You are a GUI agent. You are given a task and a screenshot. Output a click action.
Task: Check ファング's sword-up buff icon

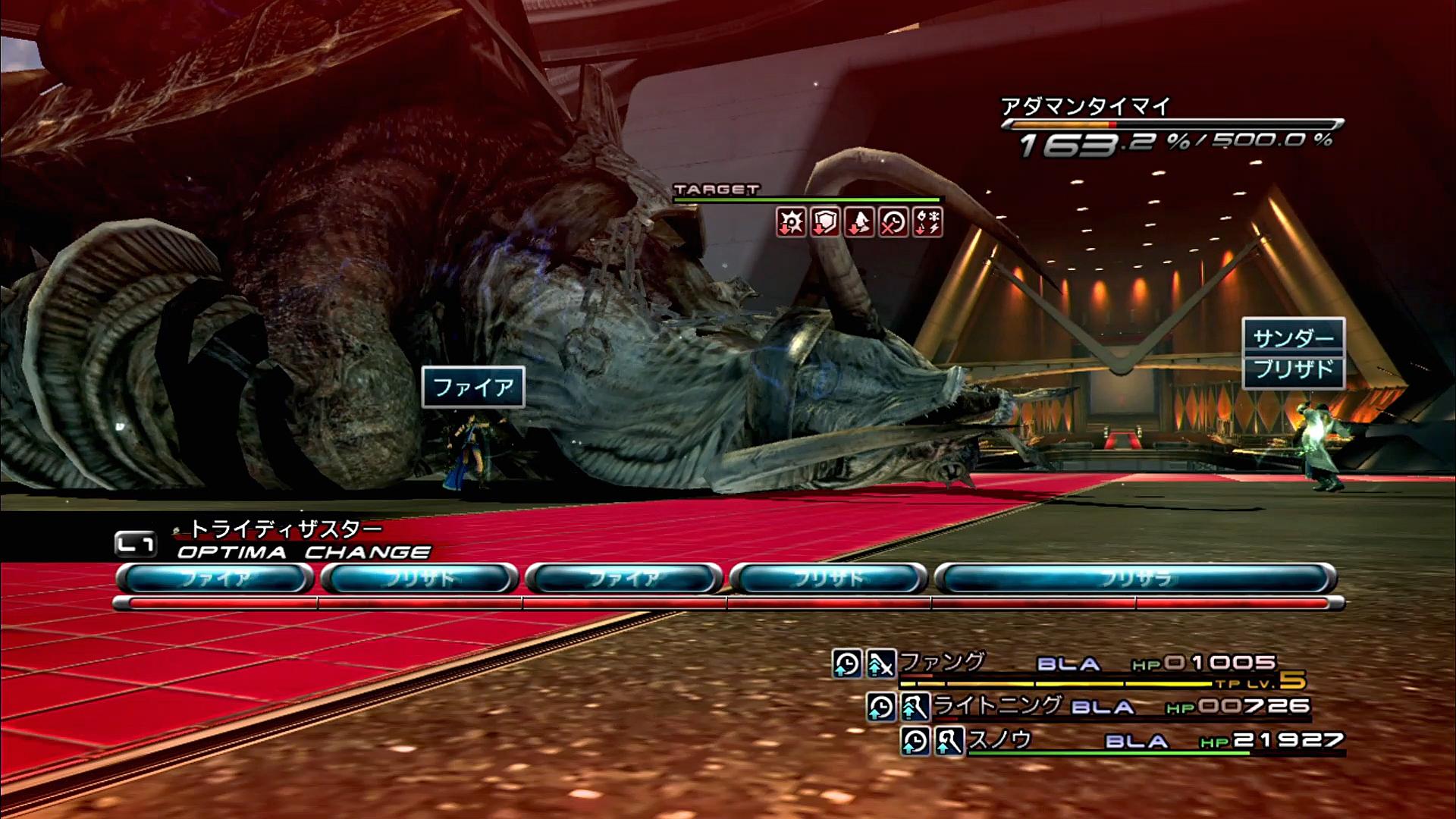pyautogui.click(x=881, y=664)
